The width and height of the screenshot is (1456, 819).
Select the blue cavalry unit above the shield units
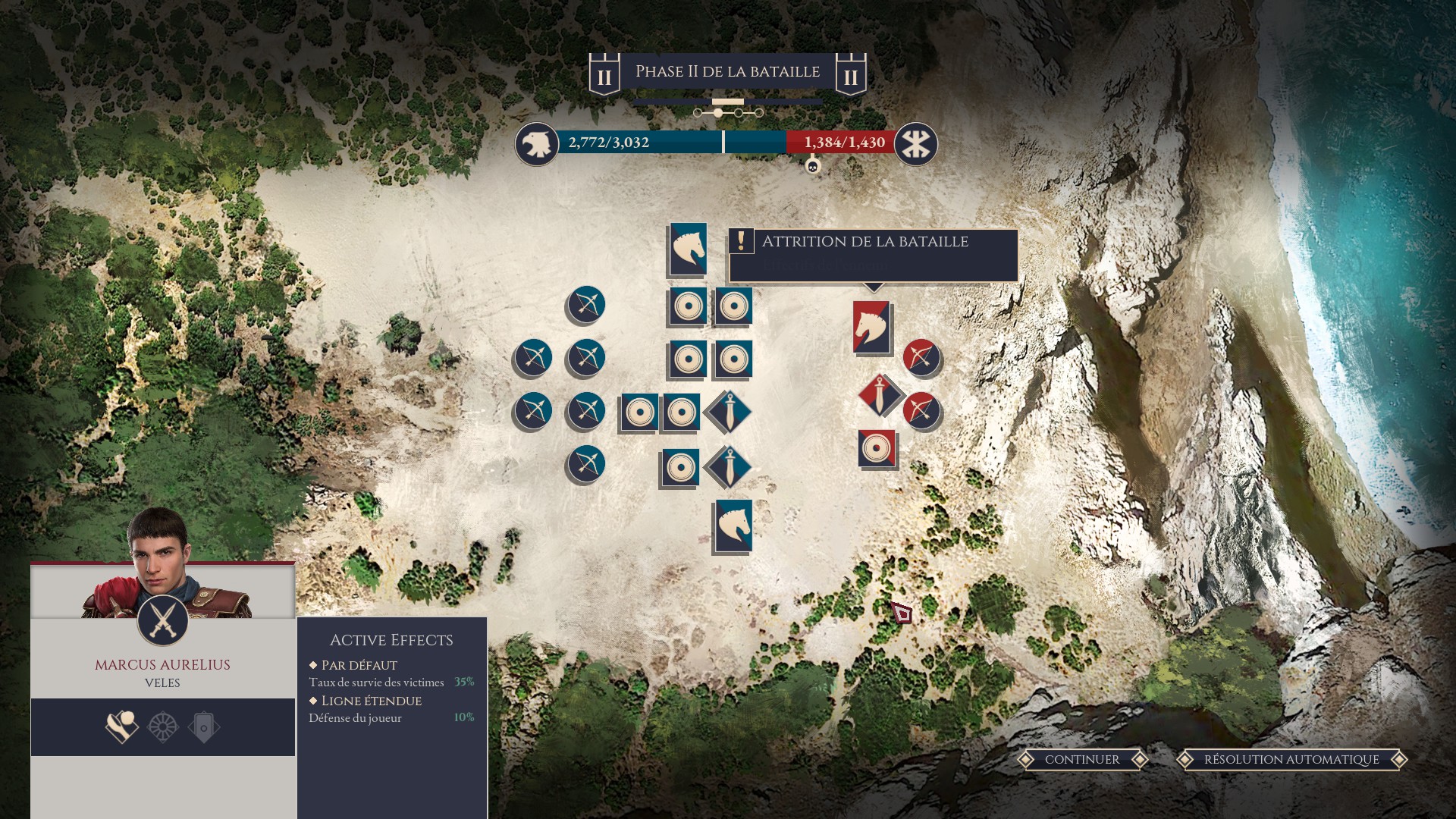(x=689, y=249)
